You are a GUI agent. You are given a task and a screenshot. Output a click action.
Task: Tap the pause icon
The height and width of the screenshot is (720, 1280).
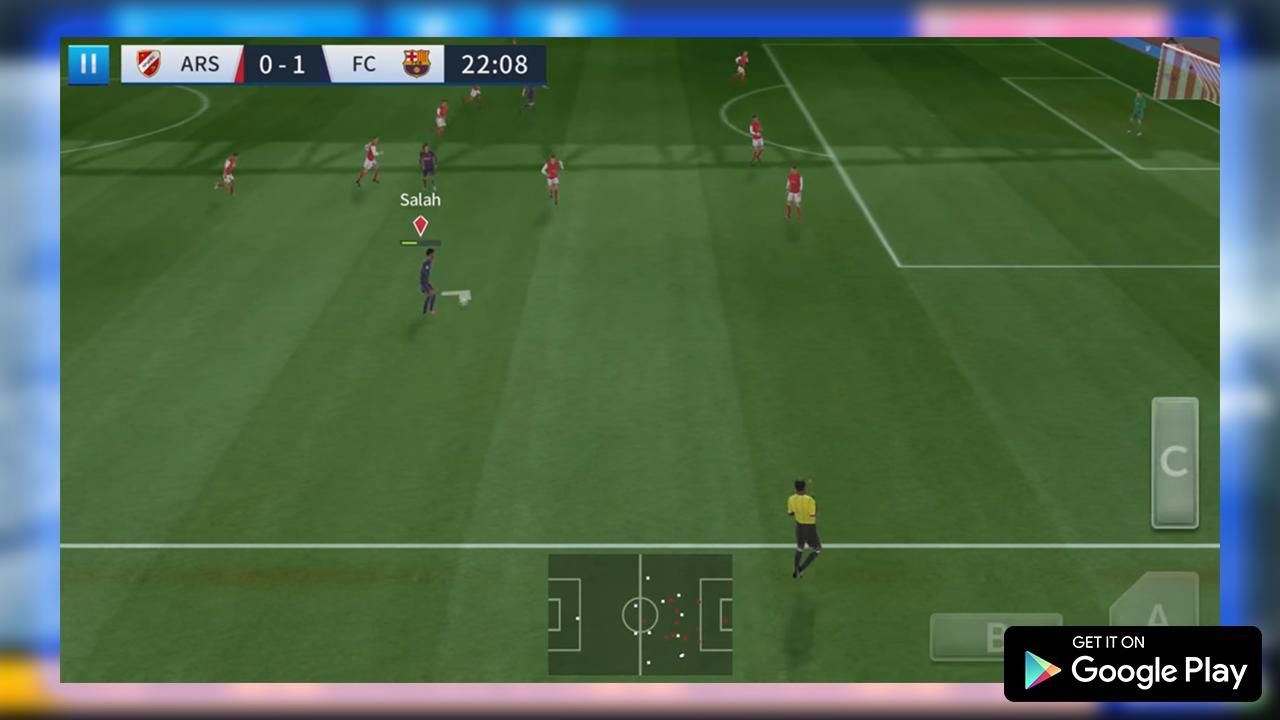[x=89, y=63]
